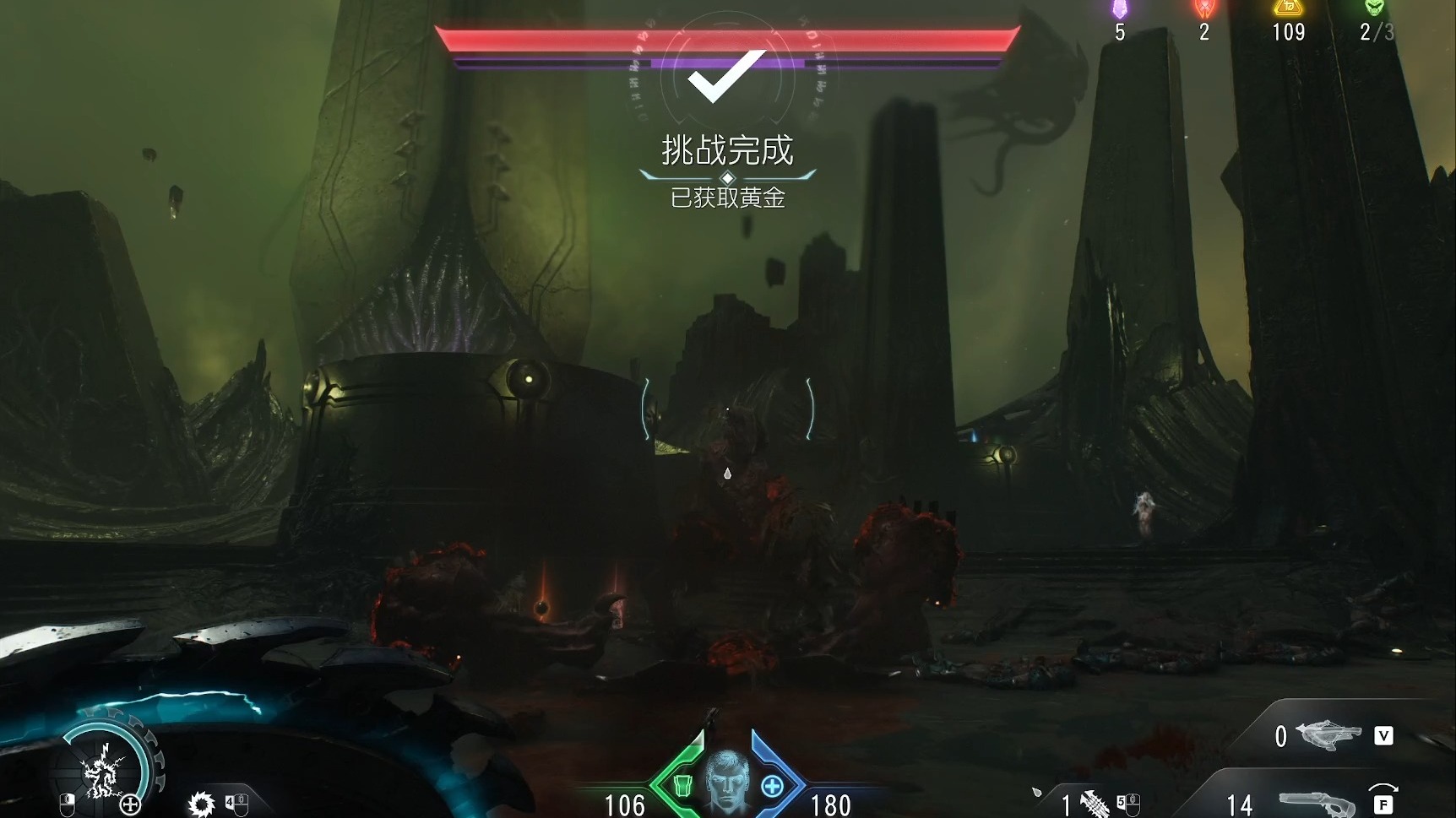The width and height of the screenshot is (1456, 818).
Task: Select the shield saw blade icon
Action: coord(202,804)
